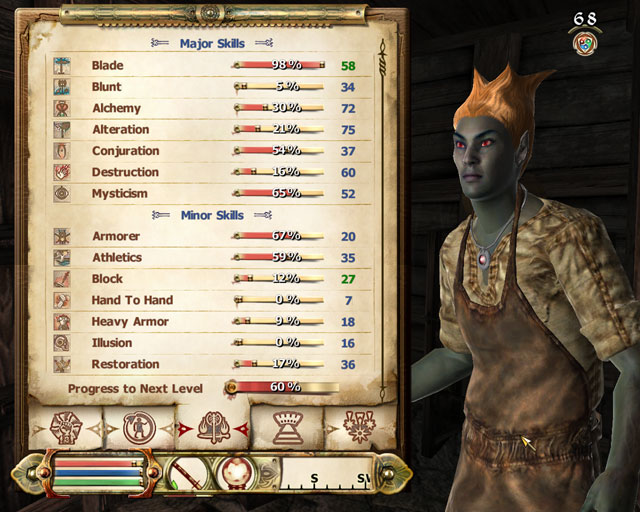This screenshot has width=640, height=512.
Task: Click the Block skill icon
Action: [x=62, y=279]
